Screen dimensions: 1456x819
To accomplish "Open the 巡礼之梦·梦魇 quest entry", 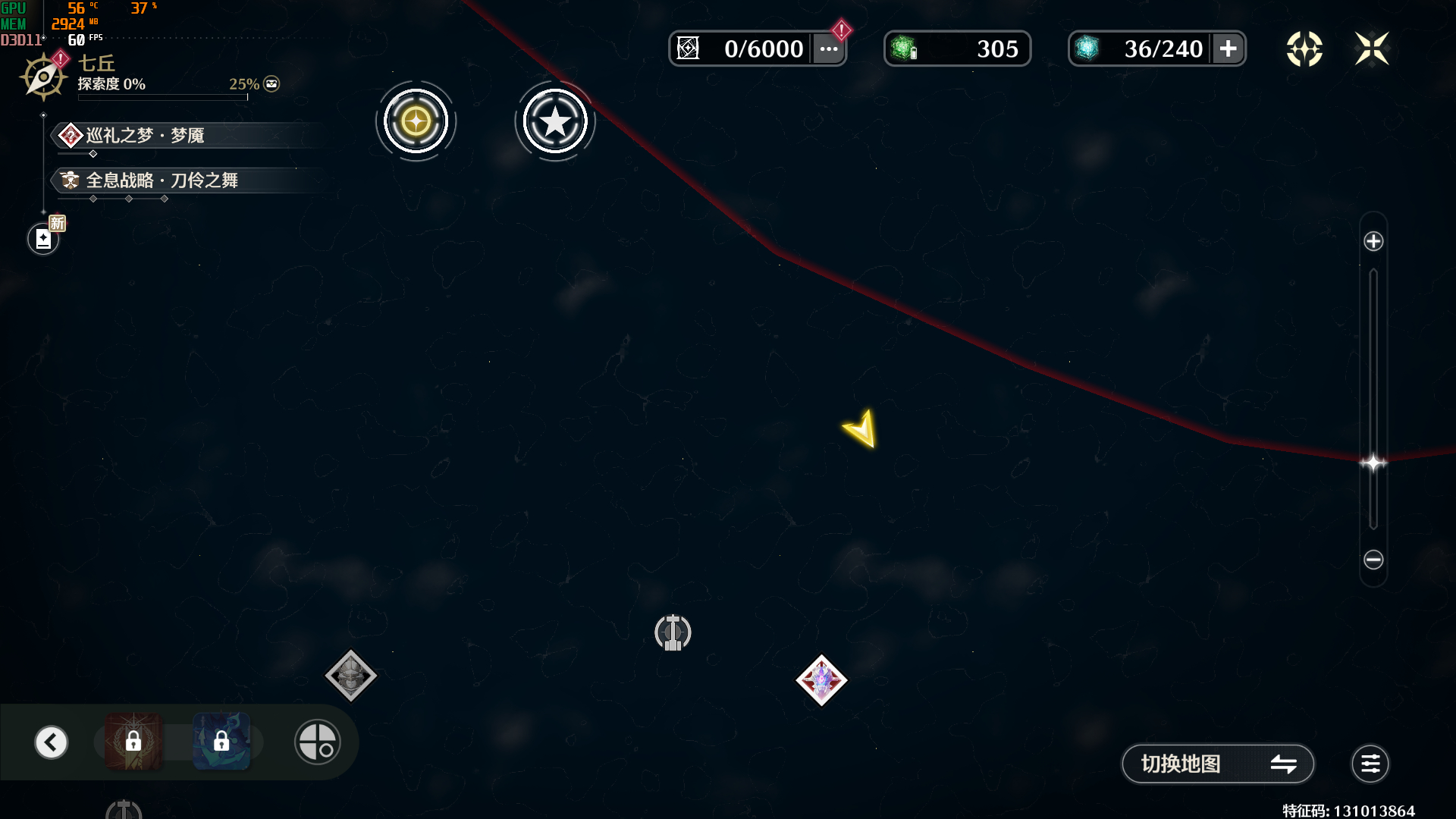I will pyautogui.click(x=144, y=136).
